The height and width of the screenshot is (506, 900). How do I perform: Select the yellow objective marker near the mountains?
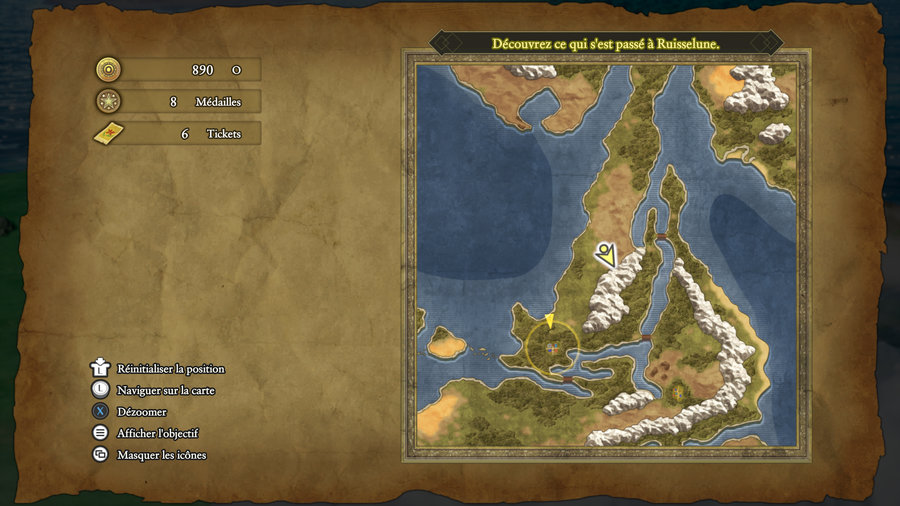pos(605,254)
